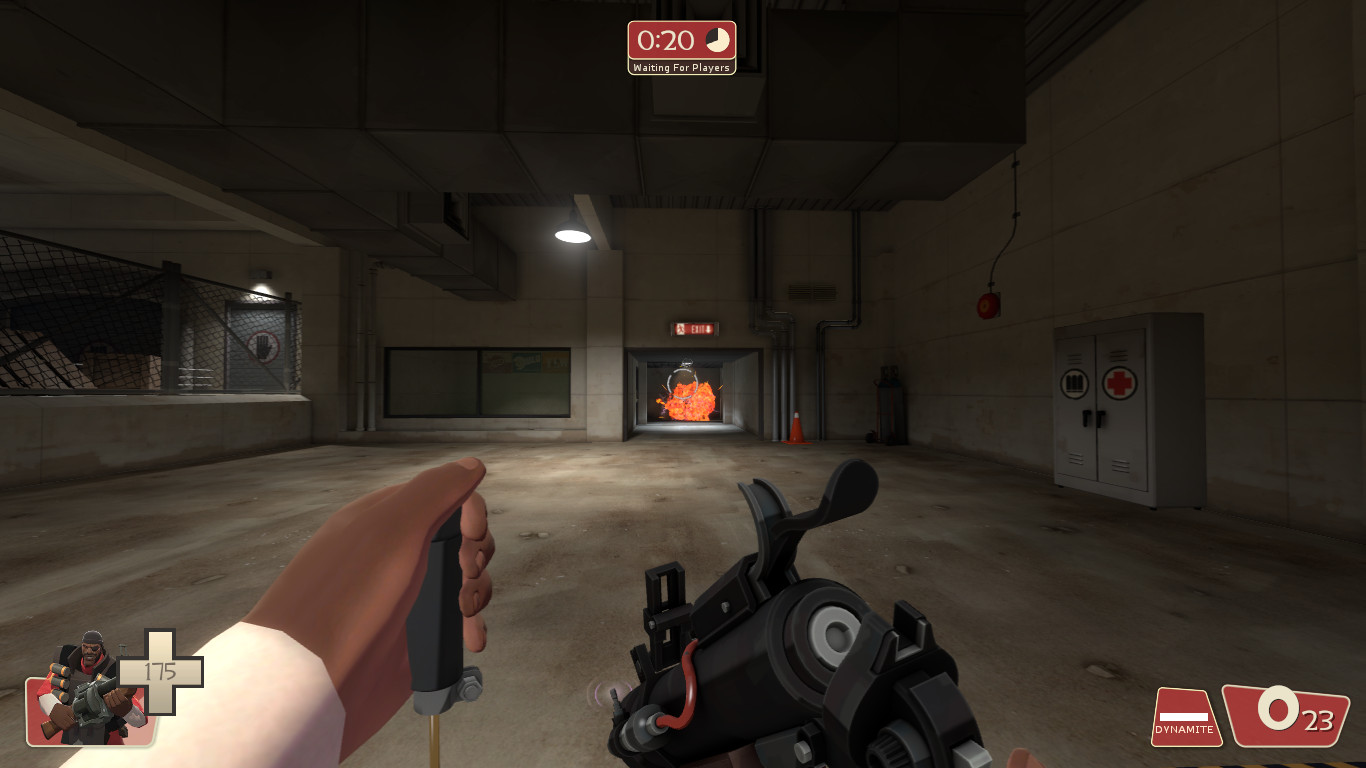
Task: Click the no-entry sign on the door
Action: [263, 346]
